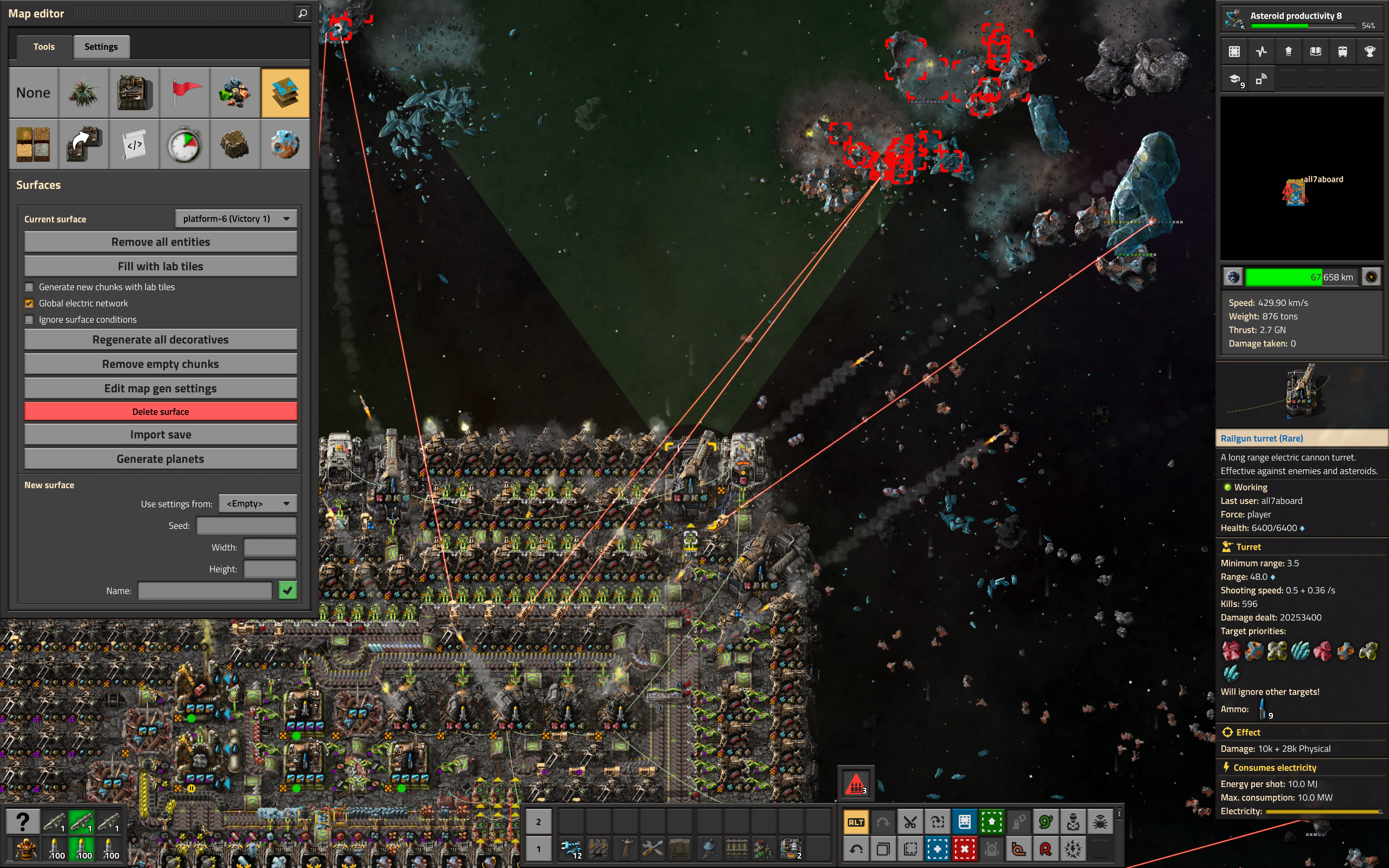Select the None tool in the map editor
This screenshot has width=1389, height=868.
pyautogui.click(x=33, y=93)
